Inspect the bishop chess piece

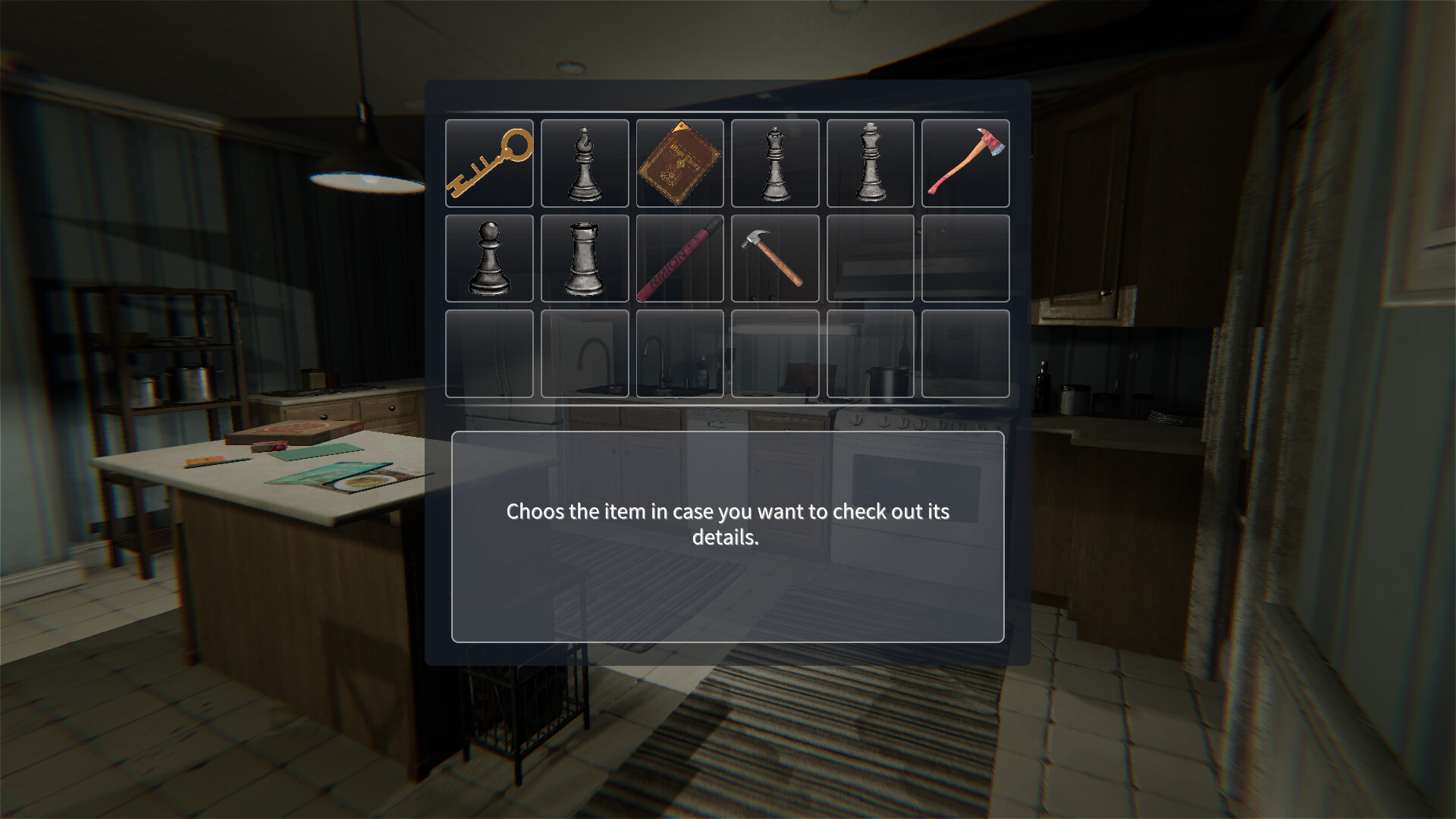tap(584, 163)
